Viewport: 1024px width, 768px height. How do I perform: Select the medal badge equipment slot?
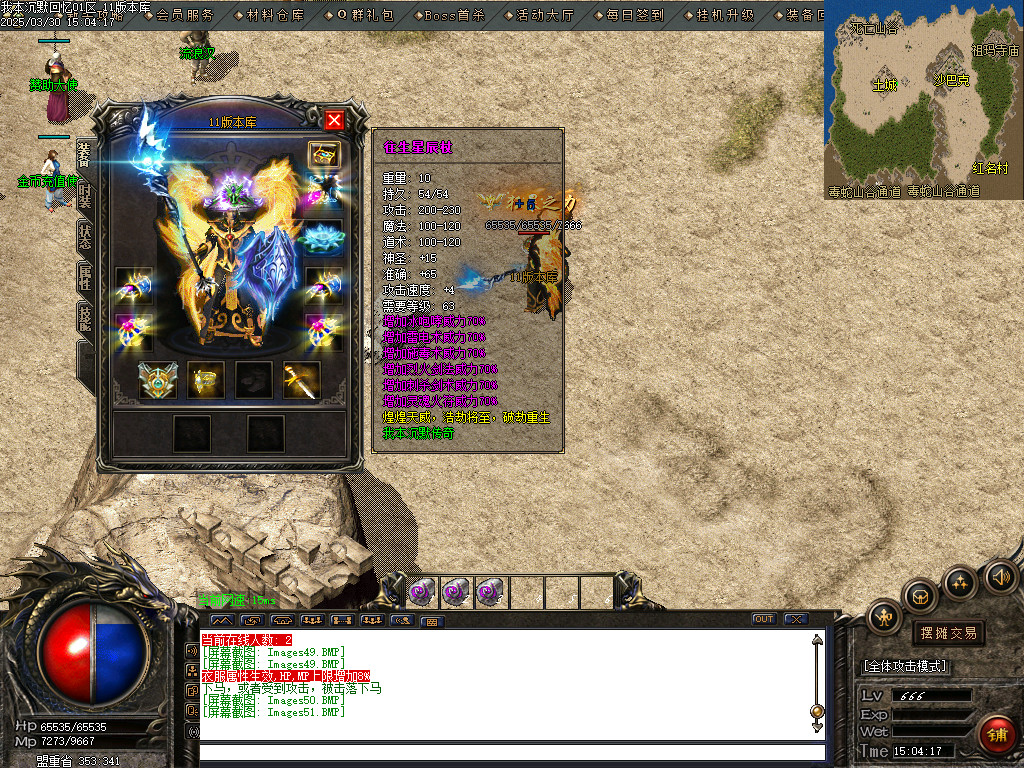(157, 379)
